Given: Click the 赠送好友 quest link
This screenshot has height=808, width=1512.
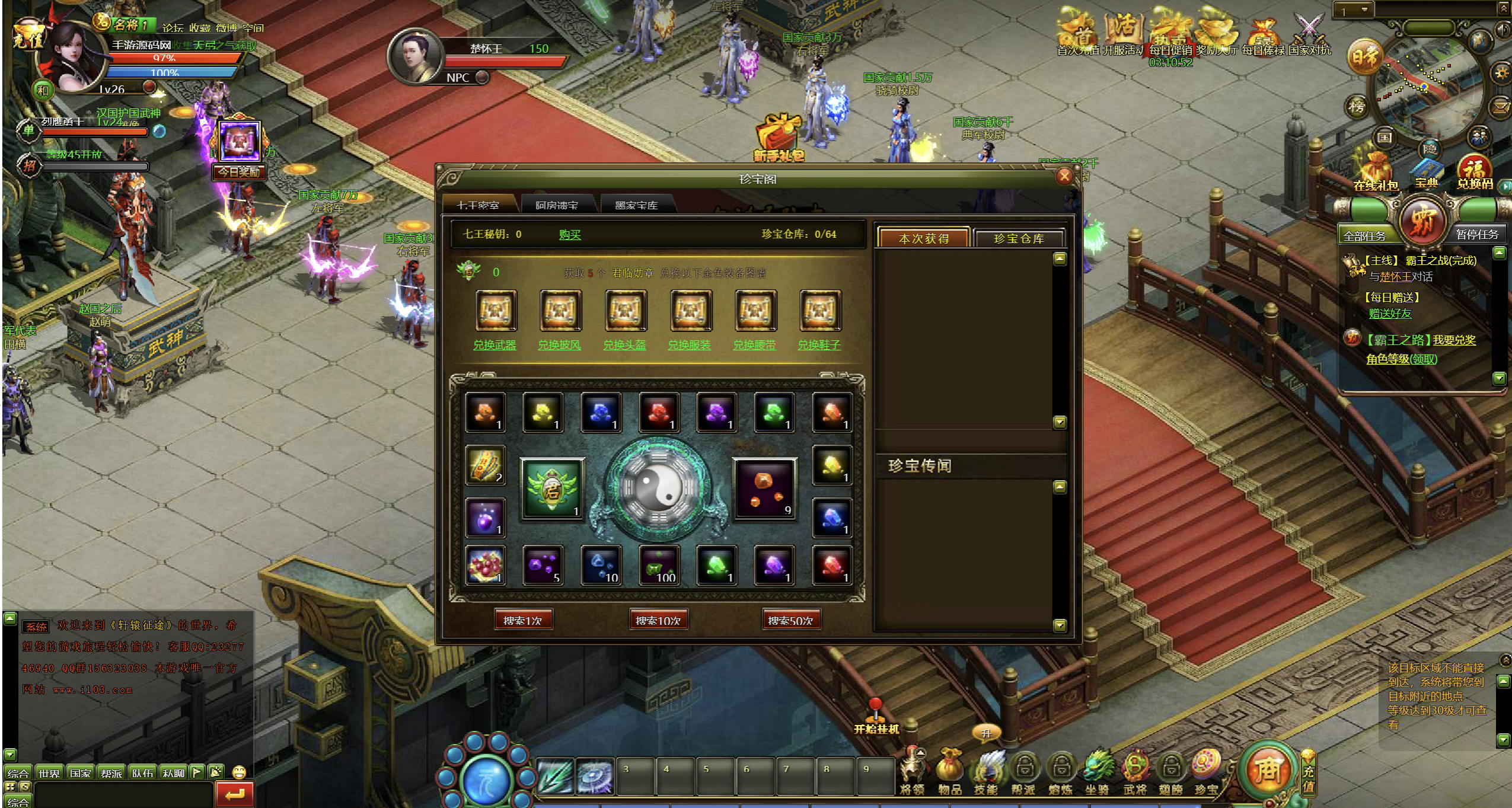Looking at the screenshot, I should [x=1390, y=314].
